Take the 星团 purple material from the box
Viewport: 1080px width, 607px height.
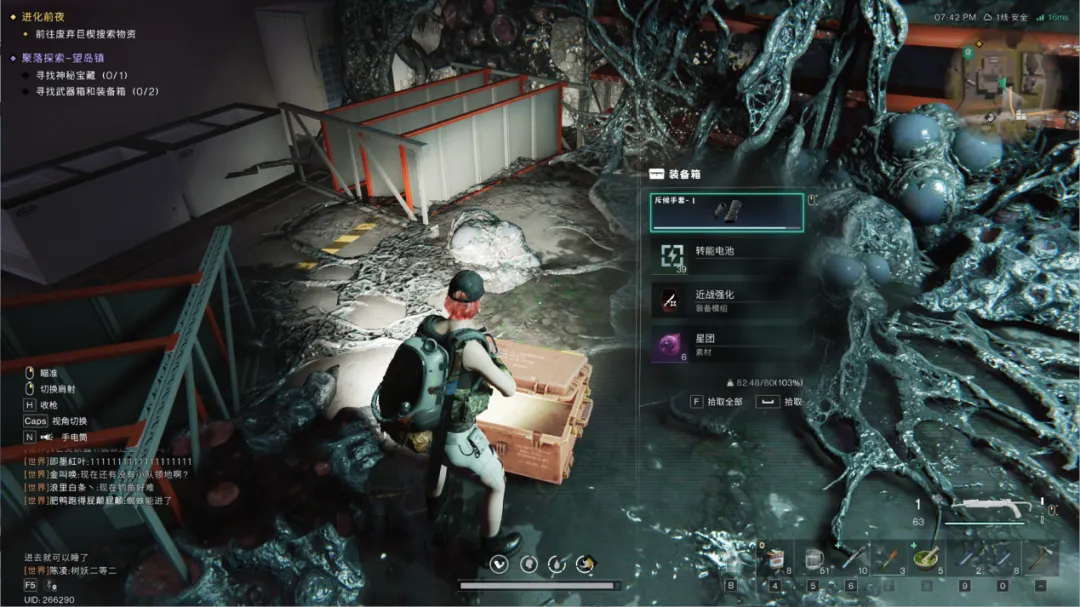click(726, 344)
